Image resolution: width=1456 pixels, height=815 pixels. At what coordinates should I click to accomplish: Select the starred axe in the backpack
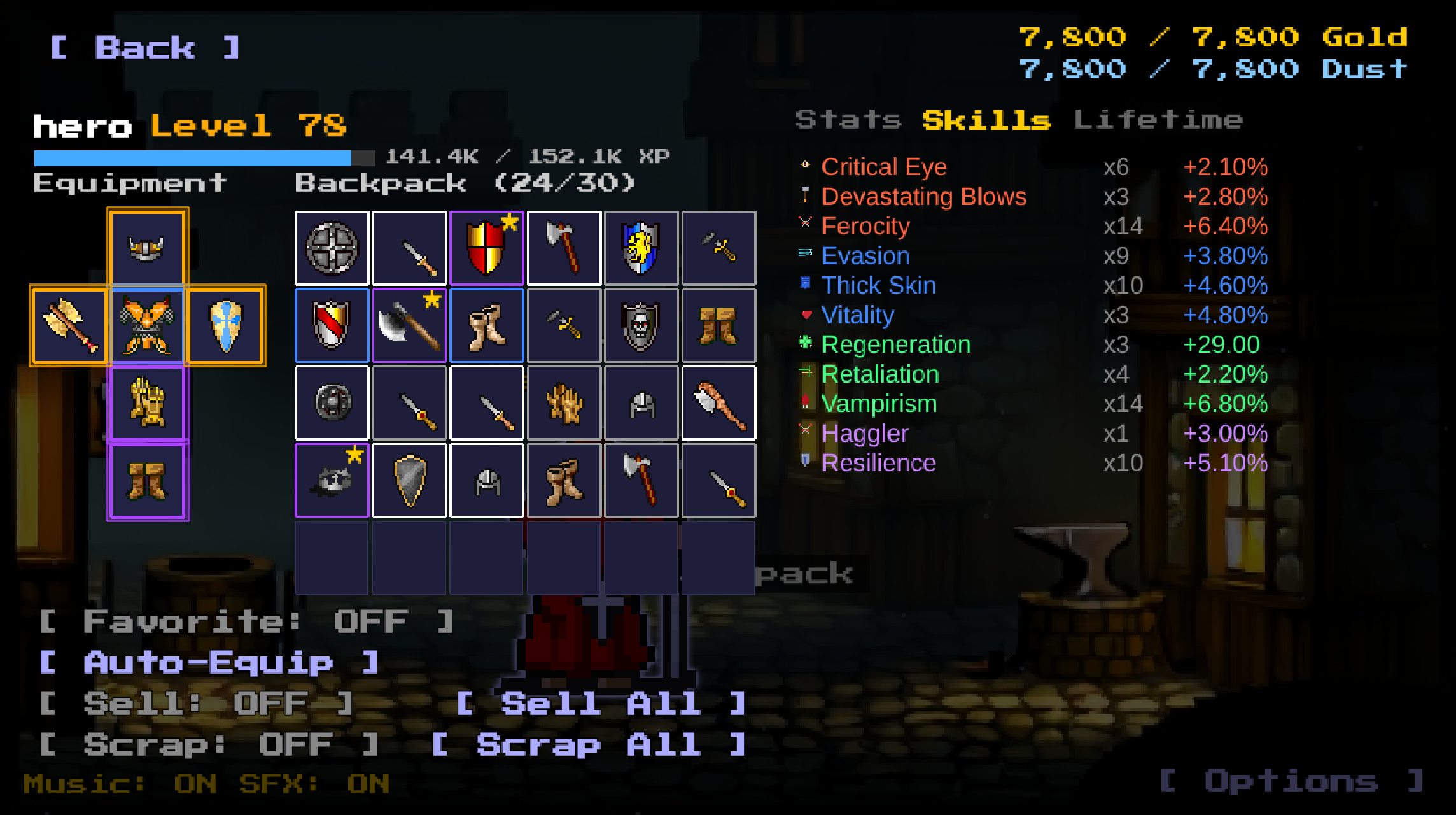(409, 326)
